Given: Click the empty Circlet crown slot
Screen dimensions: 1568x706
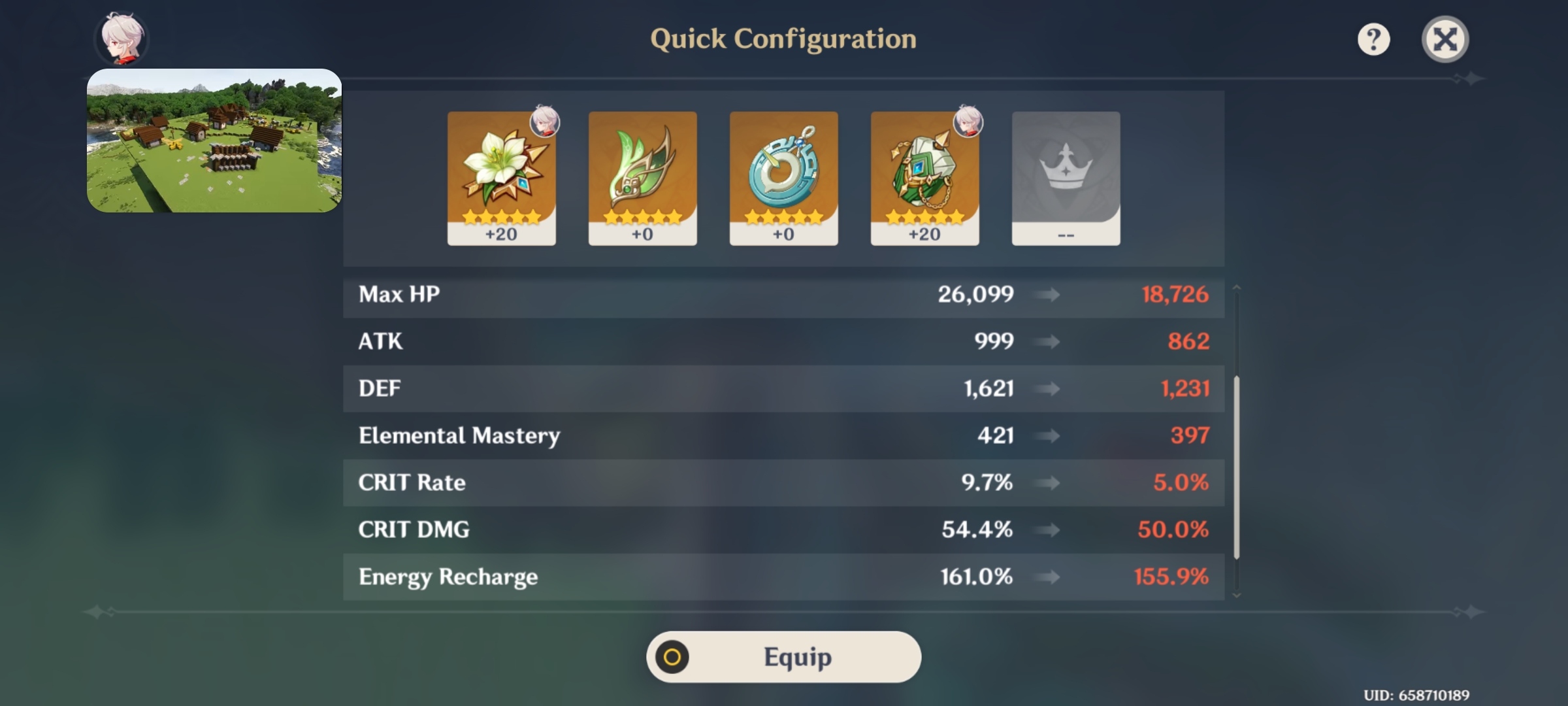Looking at the screenshot, I should tap(1066, 176).
